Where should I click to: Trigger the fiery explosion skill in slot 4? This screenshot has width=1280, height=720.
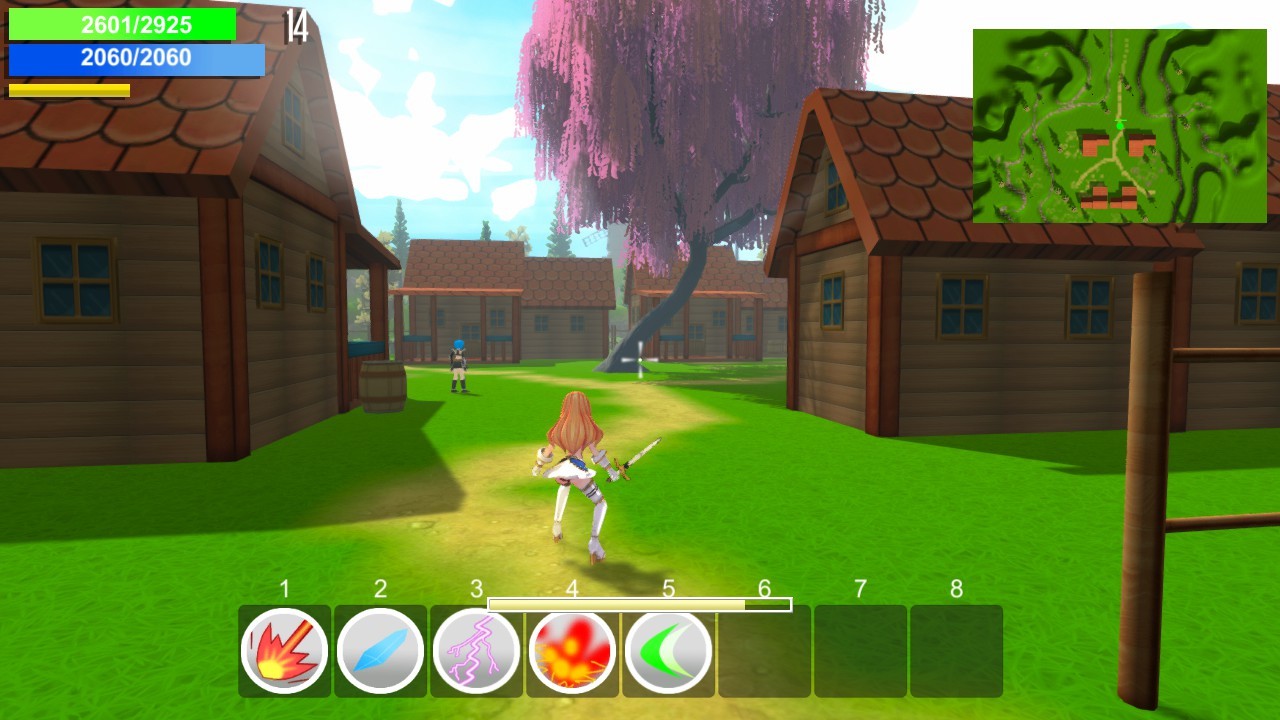[569, 650]
